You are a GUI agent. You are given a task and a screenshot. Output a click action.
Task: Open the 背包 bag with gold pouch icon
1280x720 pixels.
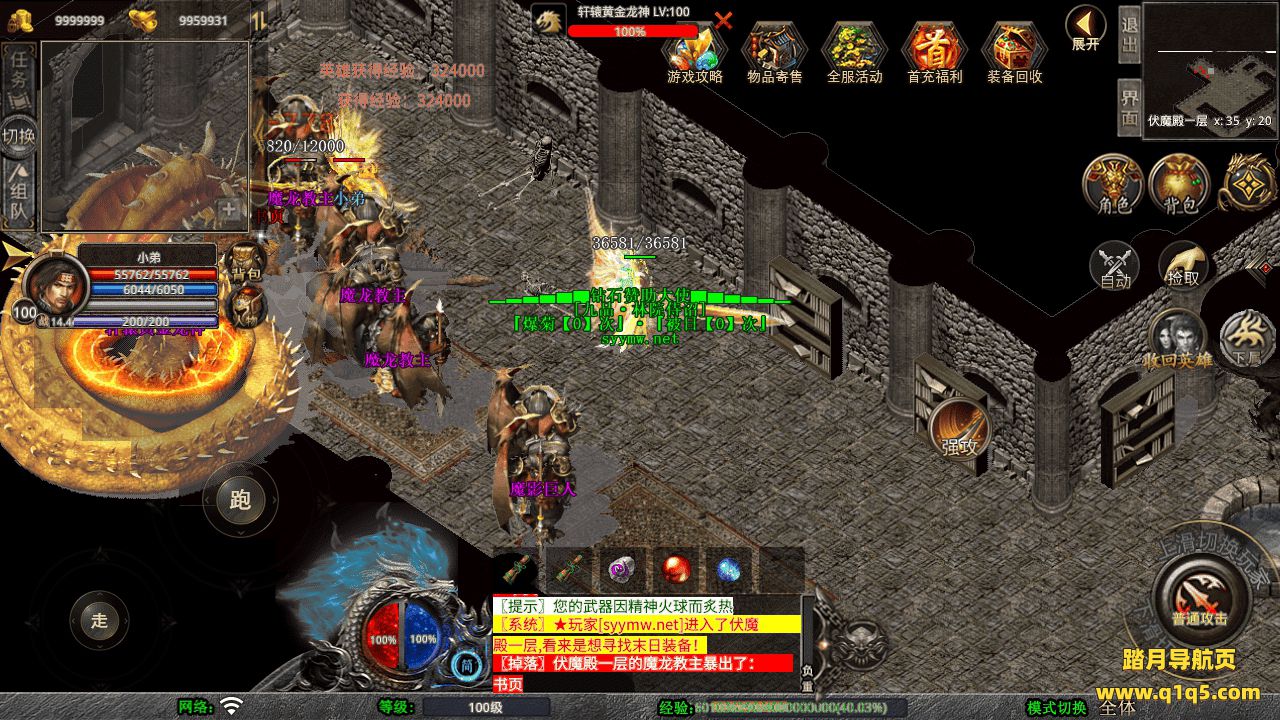coord(1180,184)
